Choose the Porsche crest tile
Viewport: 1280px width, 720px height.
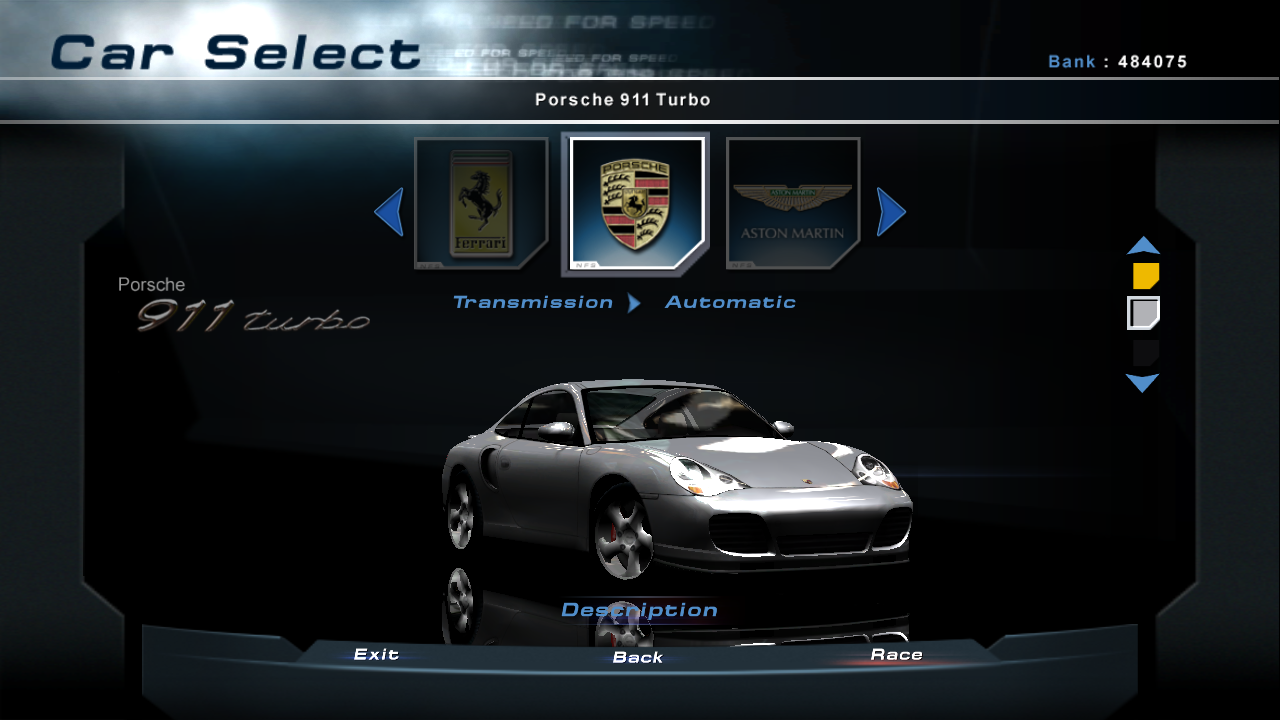click(x=636, y=204)
